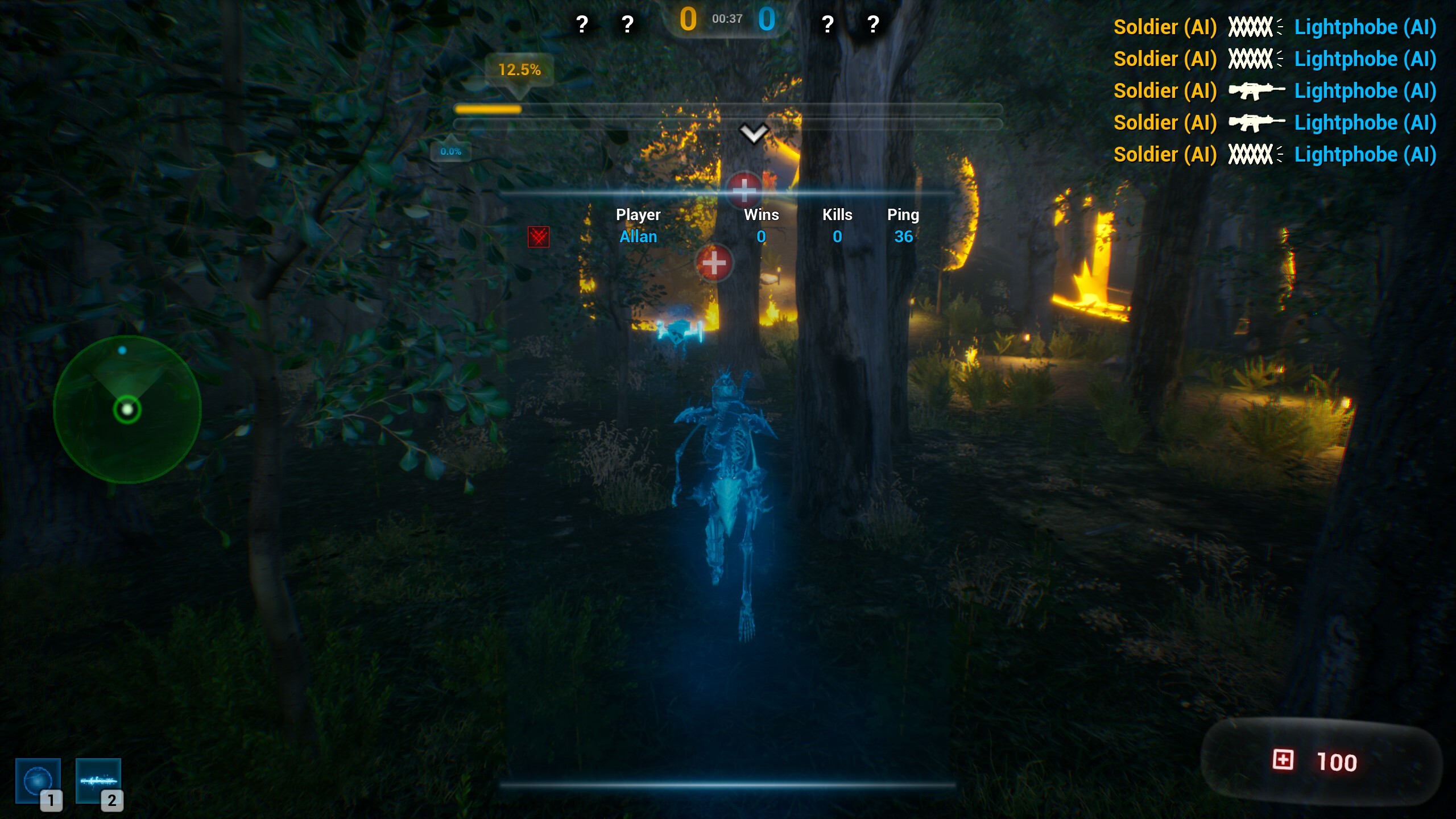Click the player name Allan

638,237
